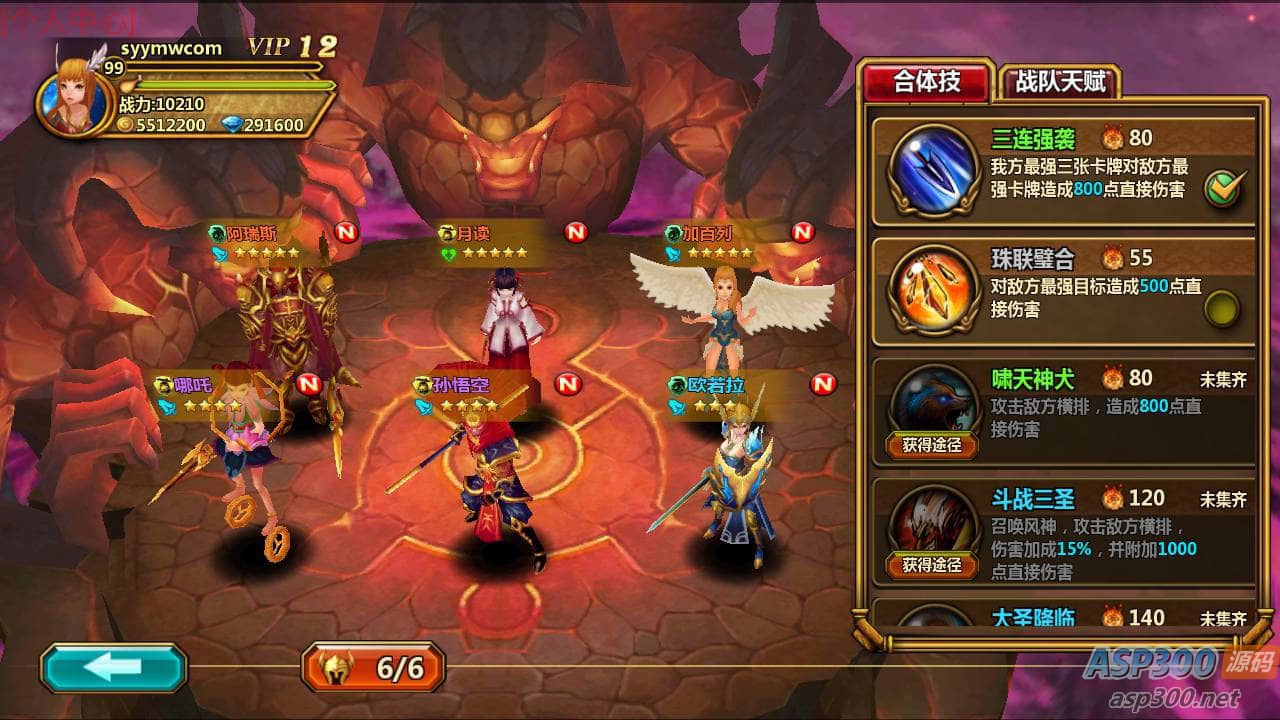This screenshot has width=1280, height=720.
Task: Select the winged 加百列 hero
Action: 730,305
